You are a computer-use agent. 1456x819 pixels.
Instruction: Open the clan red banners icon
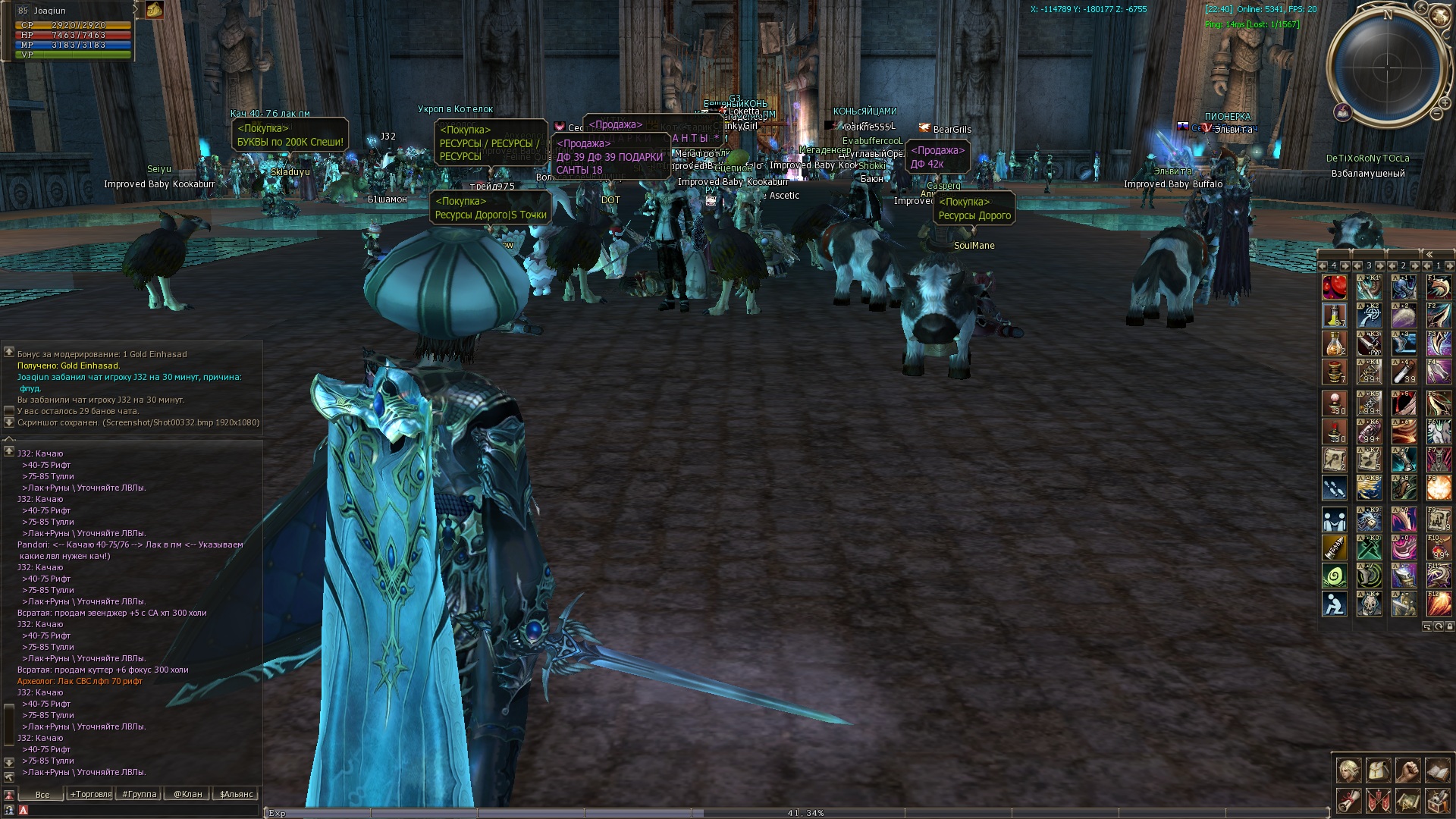[1378, 801]
